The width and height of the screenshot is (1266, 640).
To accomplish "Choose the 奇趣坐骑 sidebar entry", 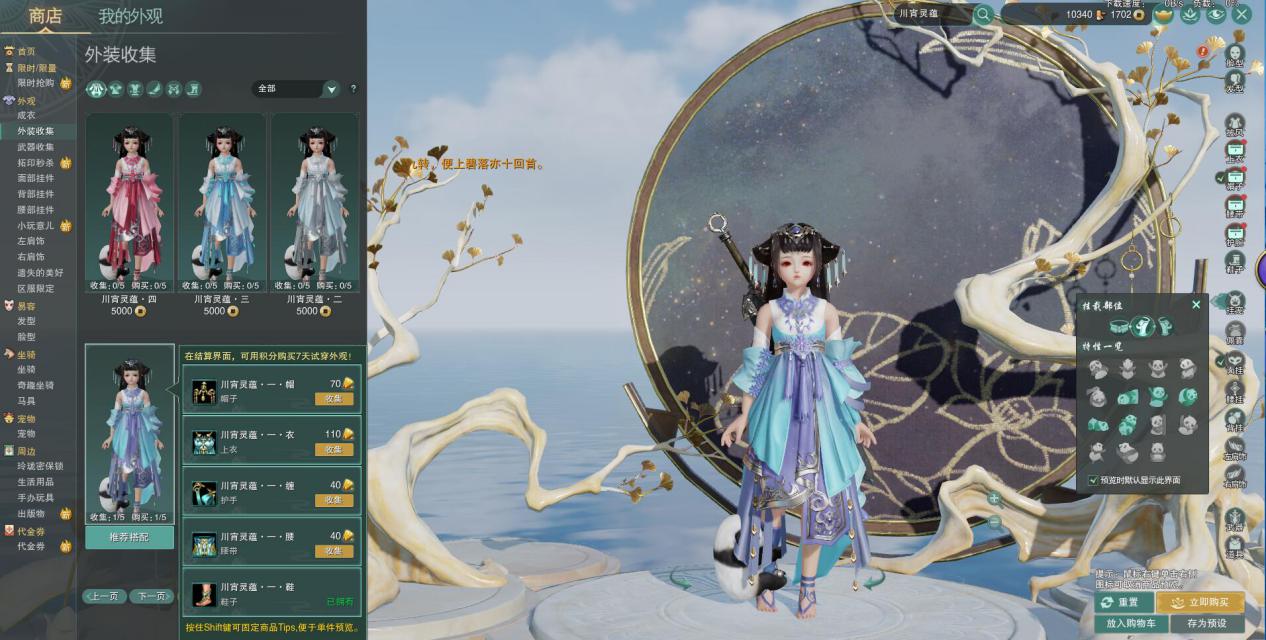I will coord(36,385).
